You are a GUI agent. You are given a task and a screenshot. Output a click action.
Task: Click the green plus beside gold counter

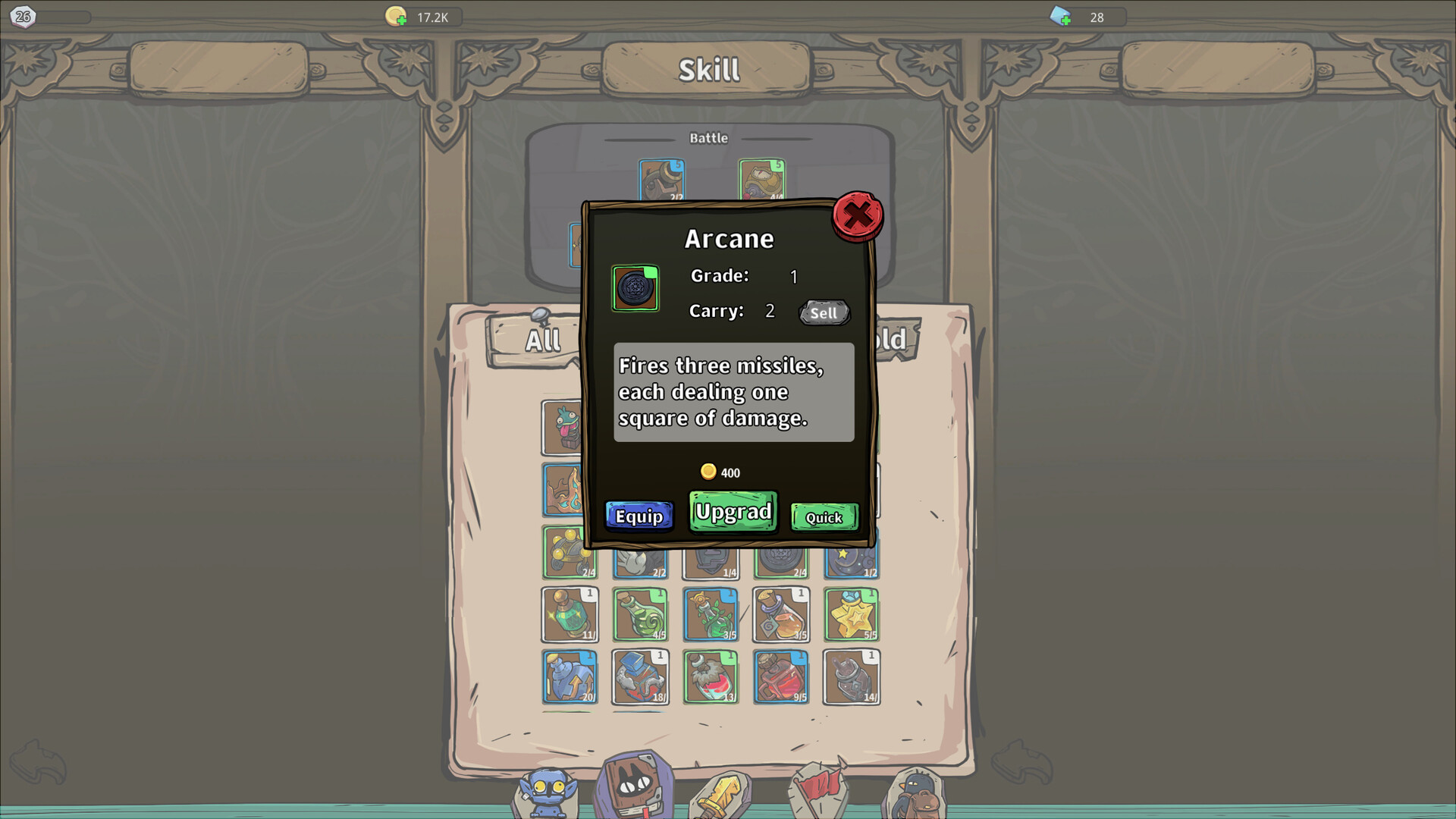point(403,19)
